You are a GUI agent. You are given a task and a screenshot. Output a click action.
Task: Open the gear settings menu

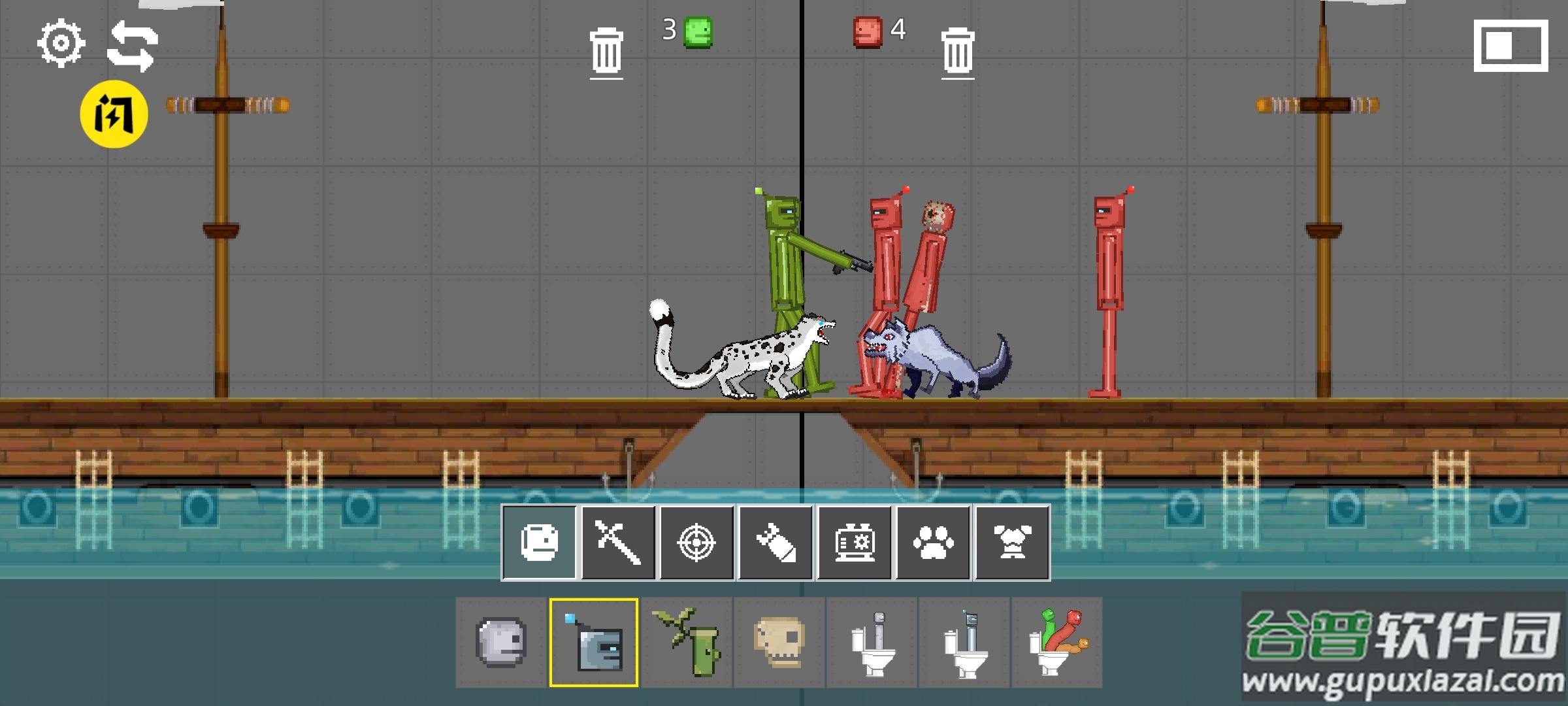[61, 44]
